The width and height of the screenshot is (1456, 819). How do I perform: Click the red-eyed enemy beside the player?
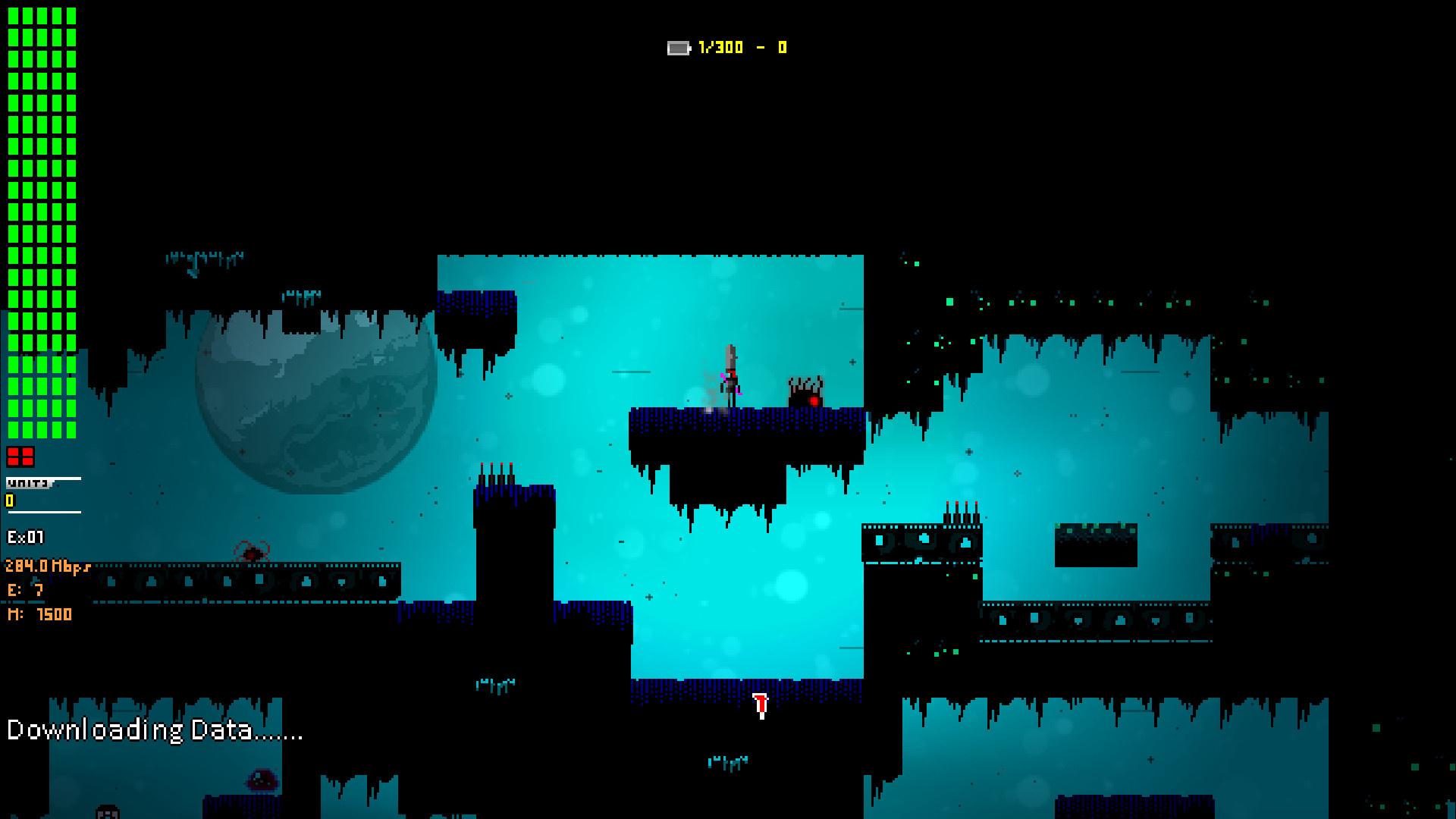coord(806,391)
